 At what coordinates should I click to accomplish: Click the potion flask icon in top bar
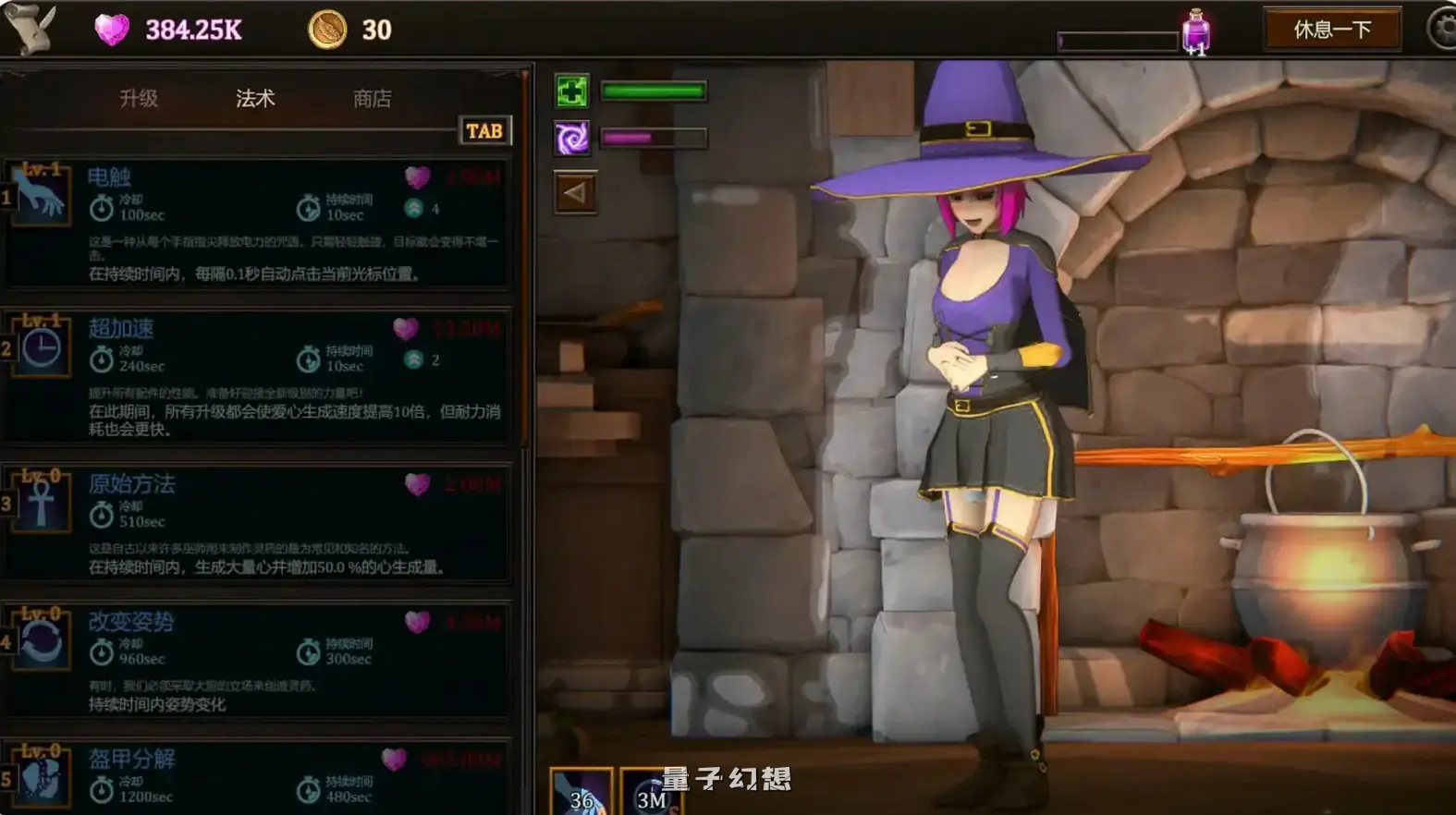pyautogui.click(x=1197, y=30)
